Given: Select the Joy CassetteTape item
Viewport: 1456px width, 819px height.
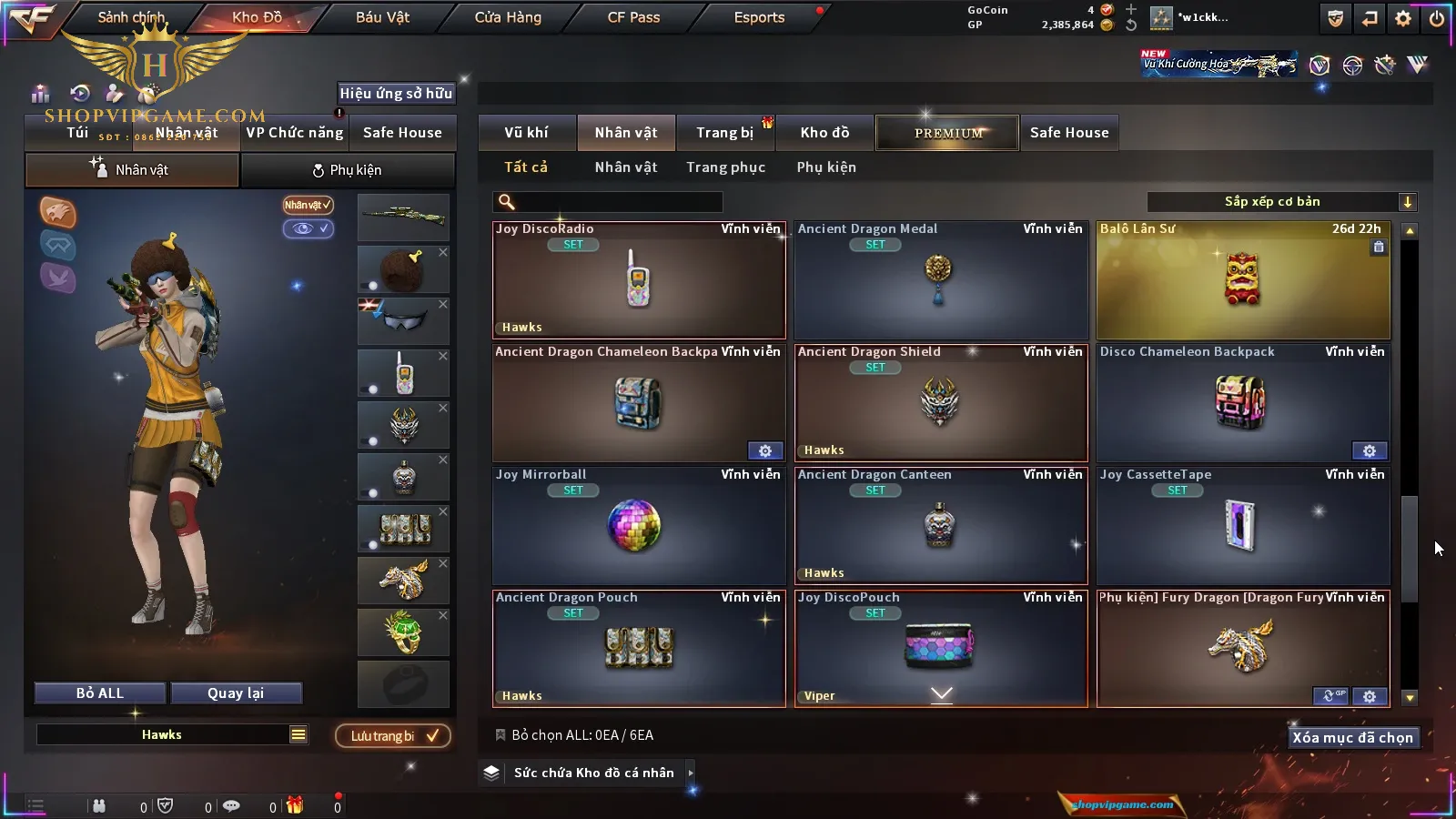Looking at the screenshot, I should [x=1243, y=526].
